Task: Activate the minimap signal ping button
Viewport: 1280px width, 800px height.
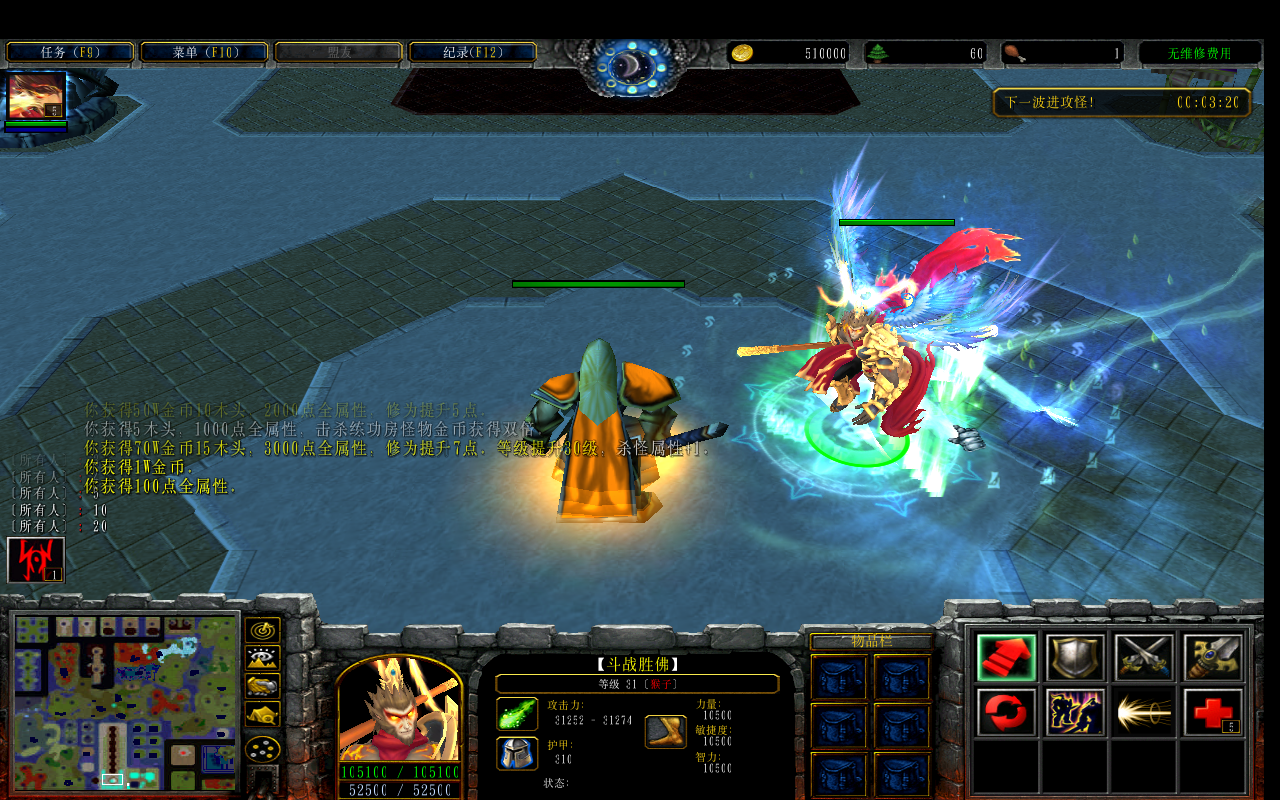Action: tap(262, 631)
